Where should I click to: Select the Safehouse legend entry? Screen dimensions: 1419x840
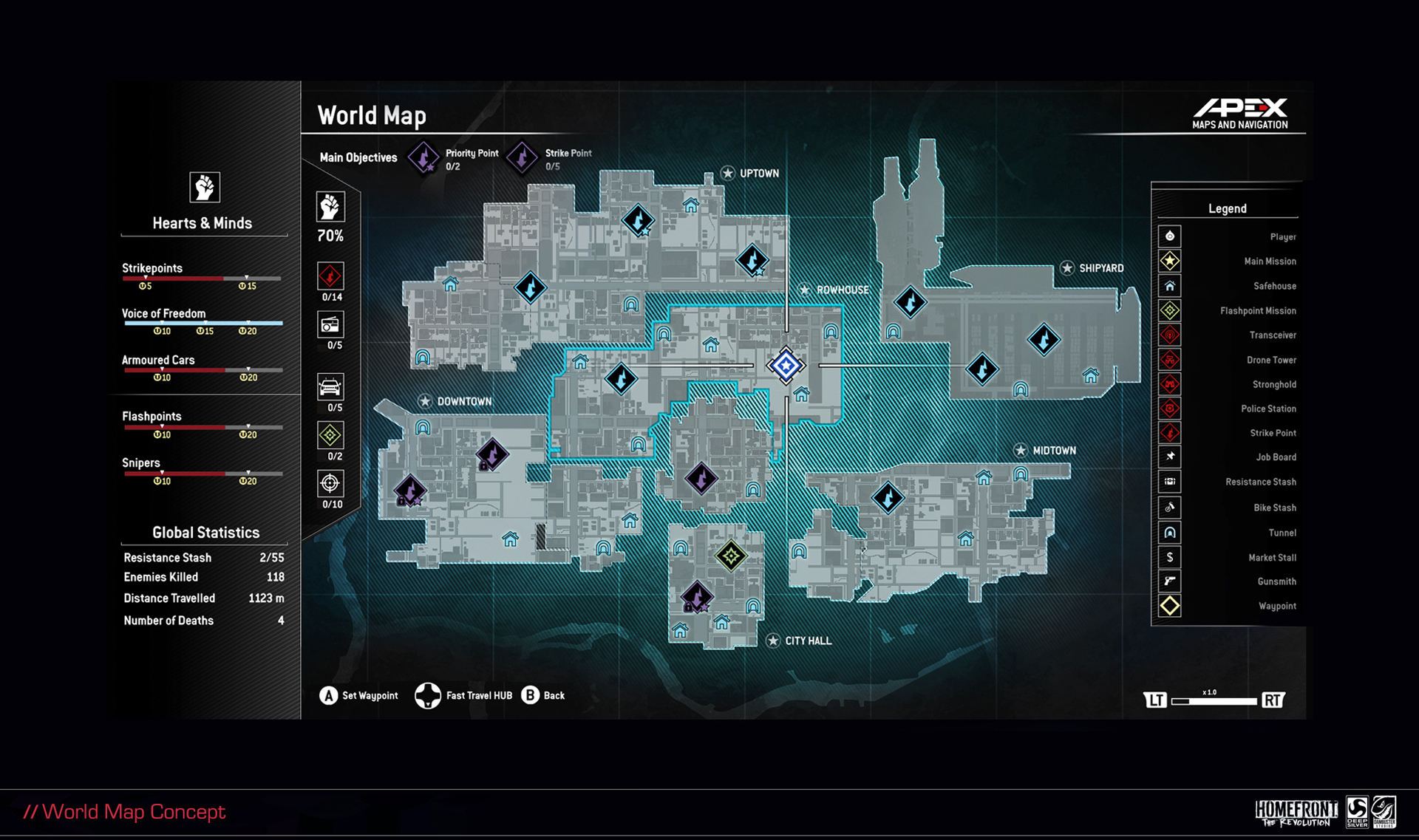[1227, 286]
